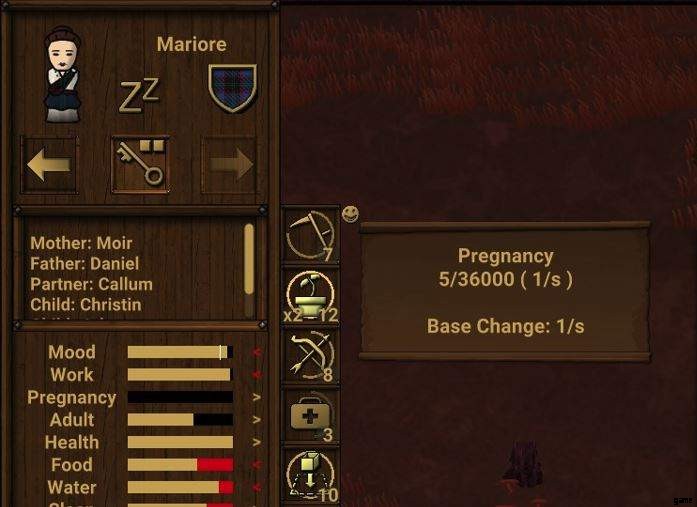Click the tartan clan shield emblem
This screenshot has height=507, width=697.
click(233, 88)
